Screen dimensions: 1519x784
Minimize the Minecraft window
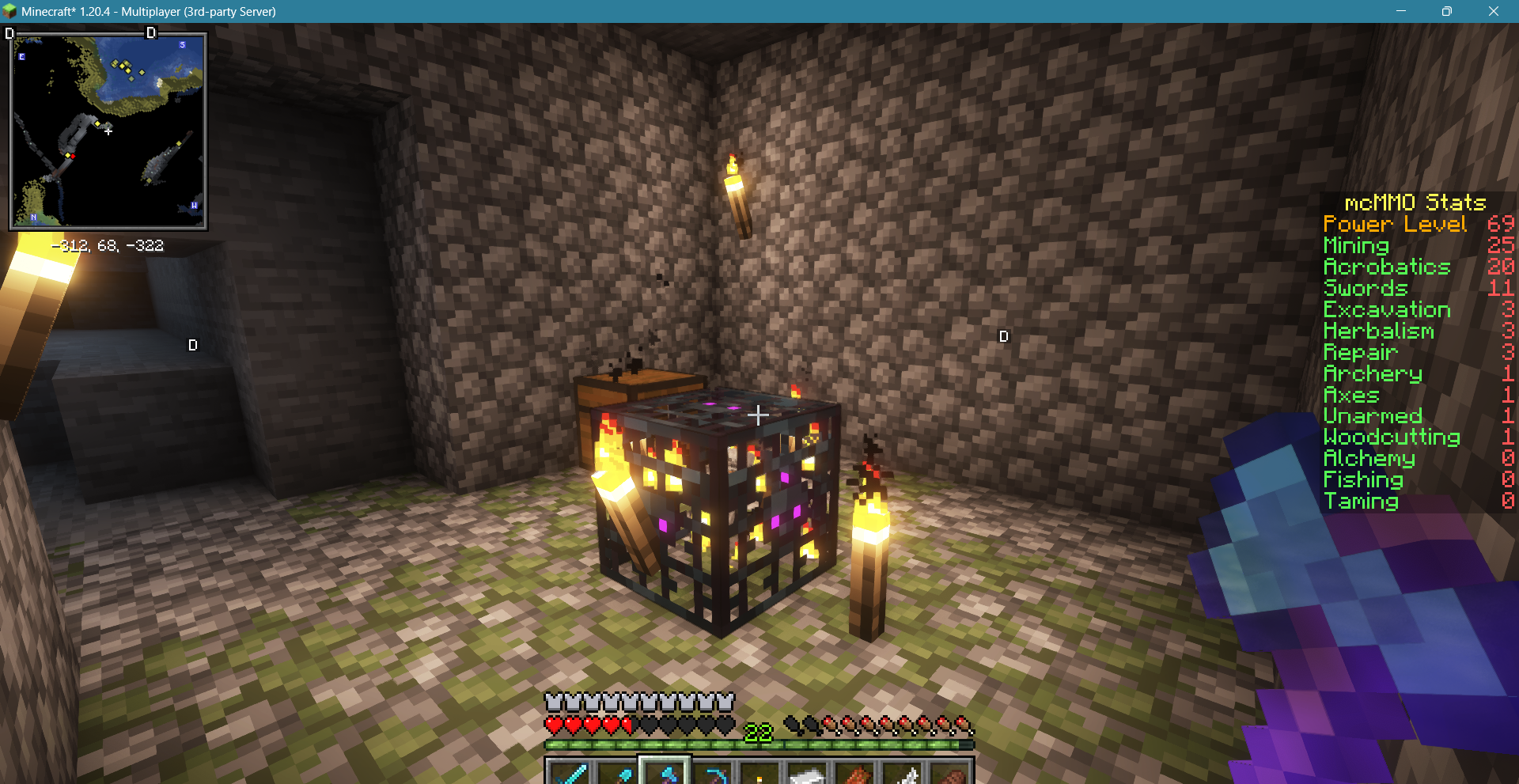click(1401, 11)
